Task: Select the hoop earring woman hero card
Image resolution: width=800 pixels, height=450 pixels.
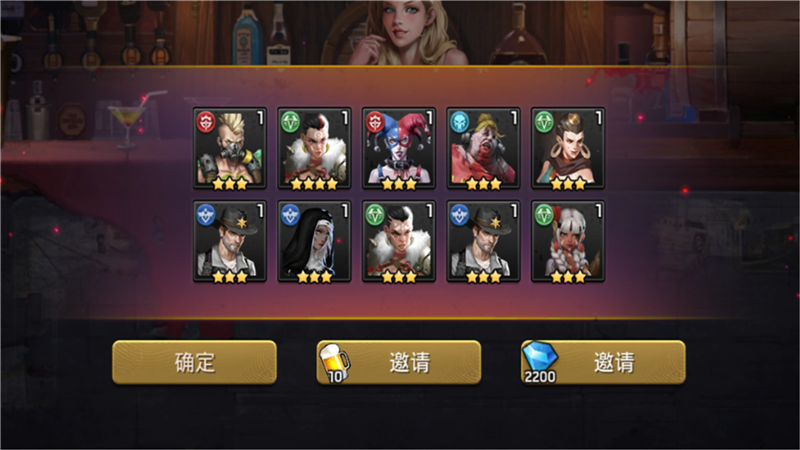Action: pyautogui.click(x=568, y=148)
